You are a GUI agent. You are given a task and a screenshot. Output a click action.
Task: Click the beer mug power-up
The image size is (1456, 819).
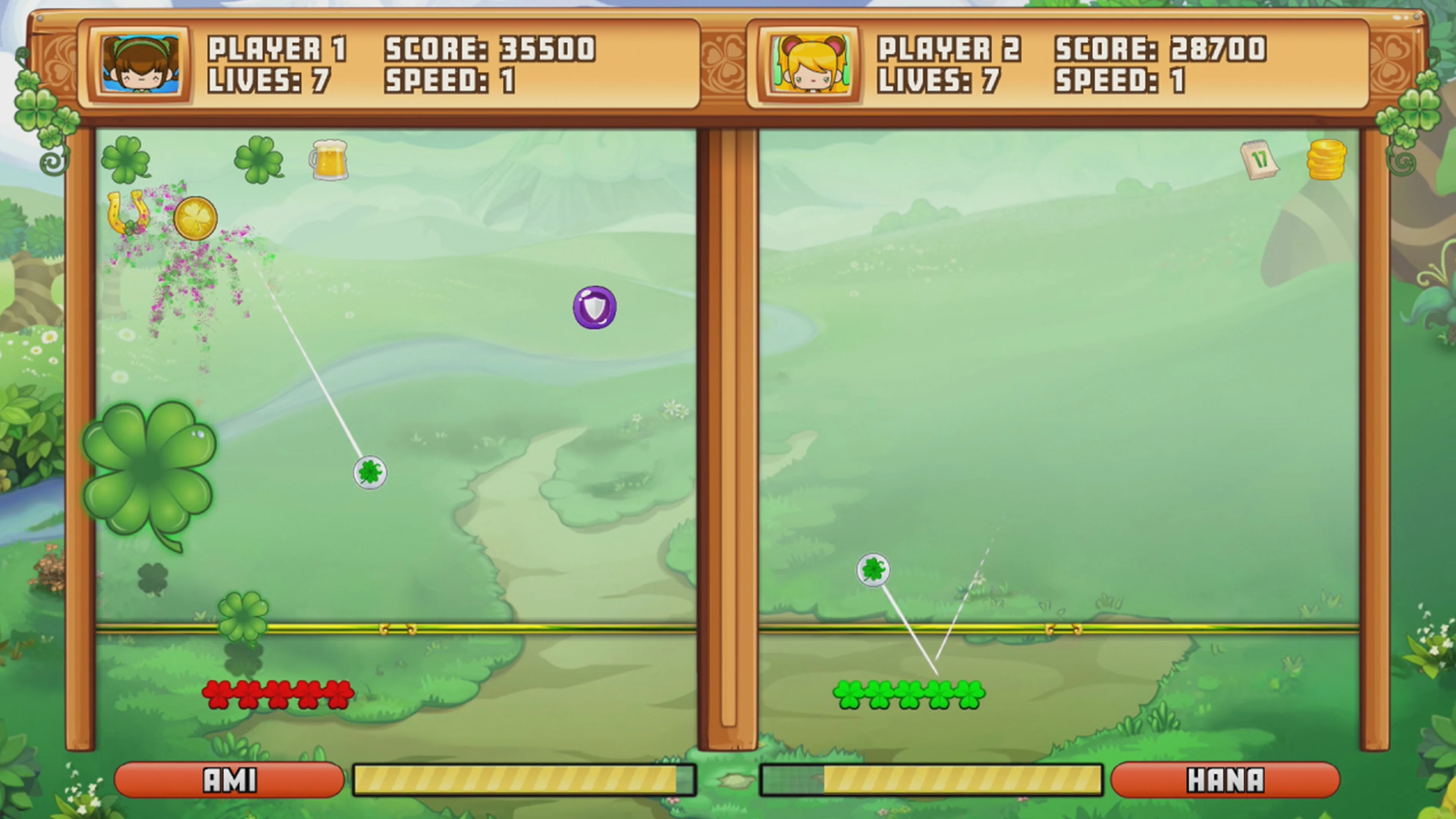(328, 160)
